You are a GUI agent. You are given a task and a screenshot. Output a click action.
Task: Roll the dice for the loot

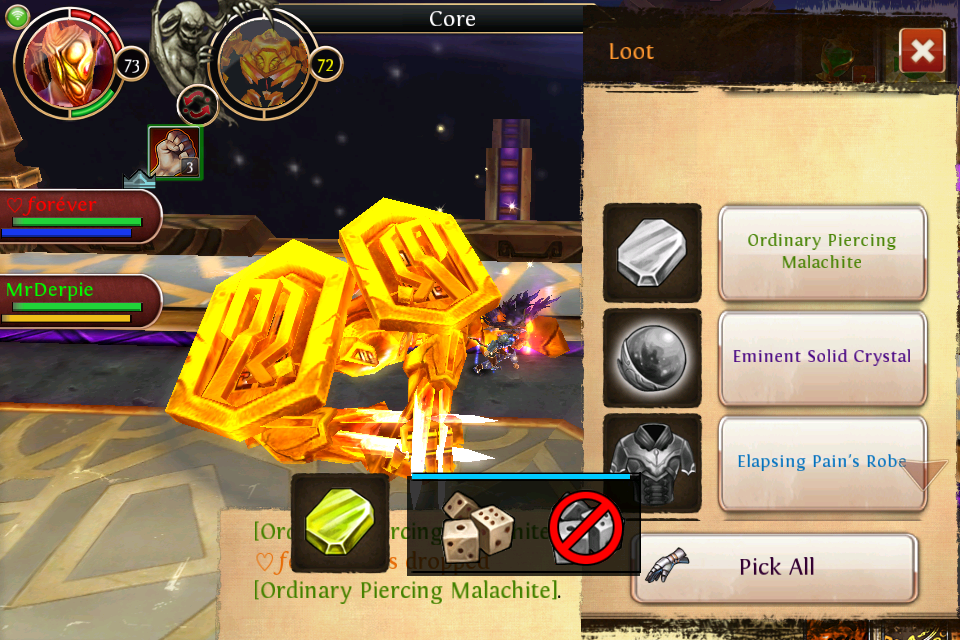click(478, 526)
